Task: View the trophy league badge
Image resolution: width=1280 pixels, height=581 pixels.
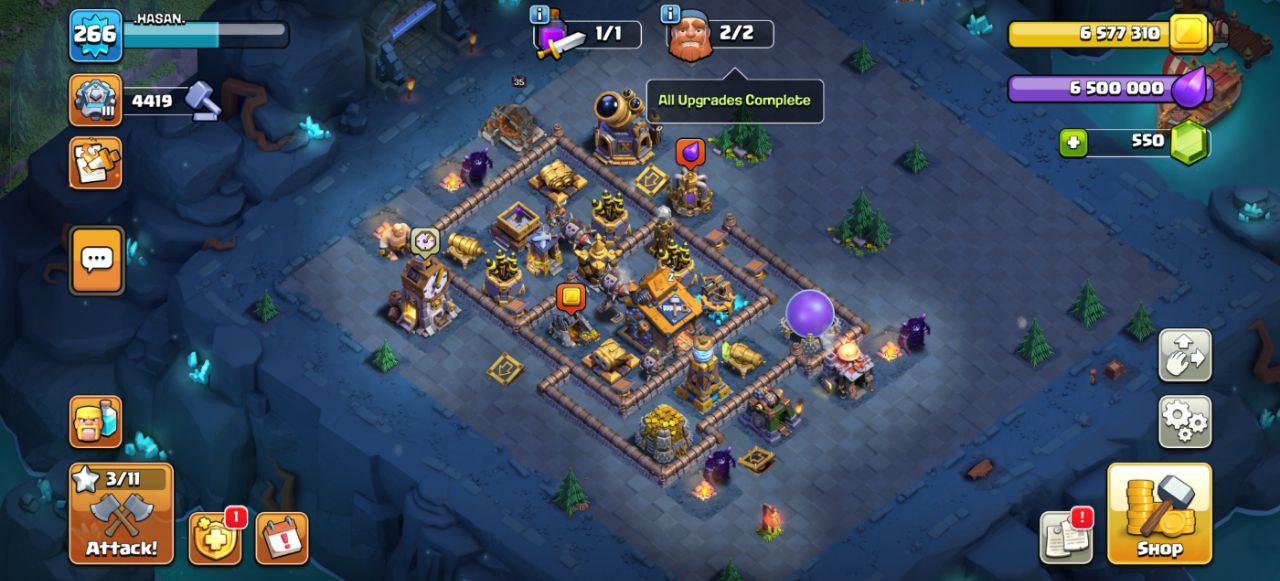Action: (x=96, y=100)
